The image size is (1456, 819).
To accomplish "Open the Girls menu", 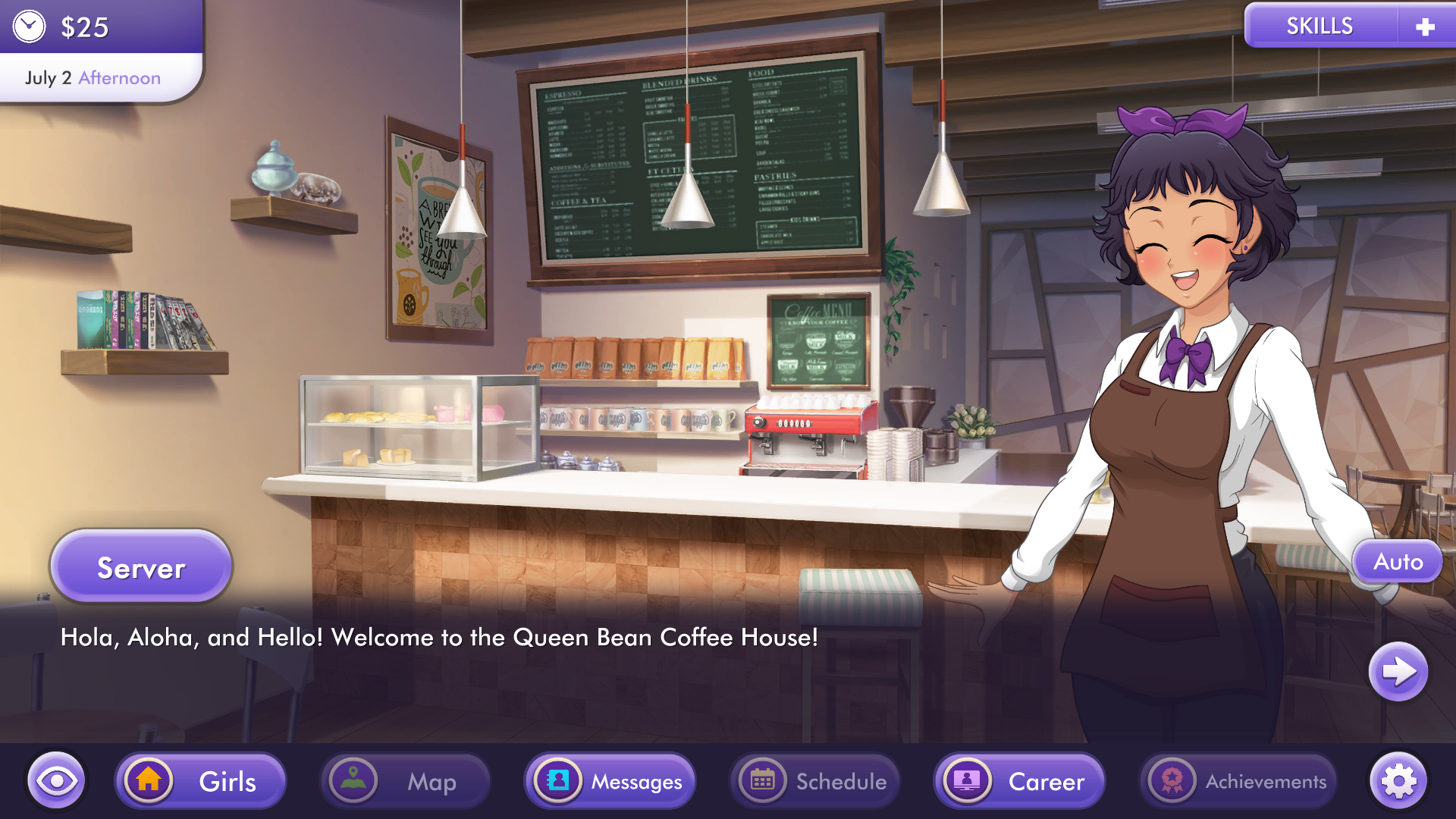I will [201, 781].
